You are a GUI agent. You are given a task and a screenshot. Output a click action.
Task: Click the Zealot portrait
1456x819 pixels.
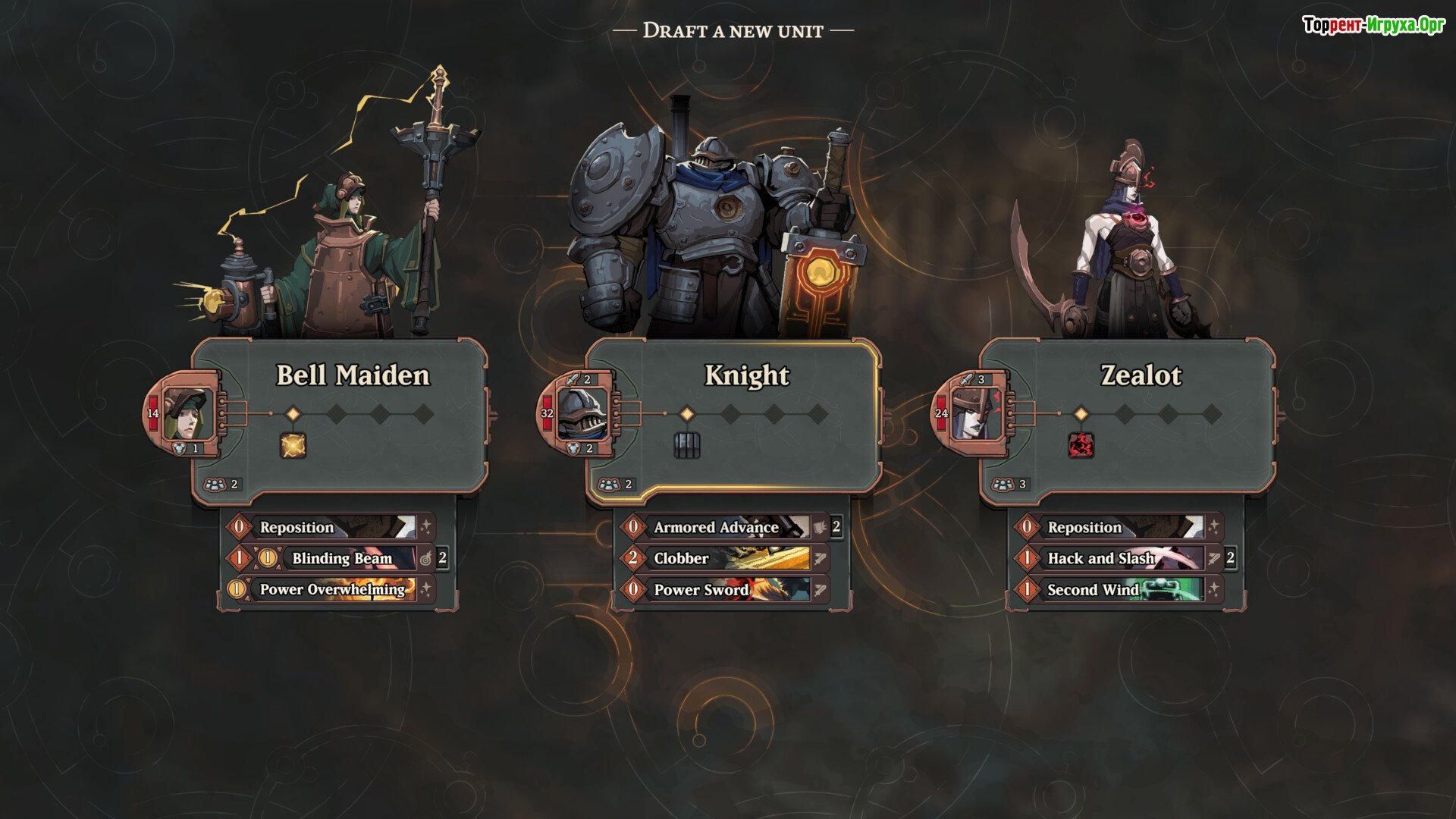(x=975, y=414)
